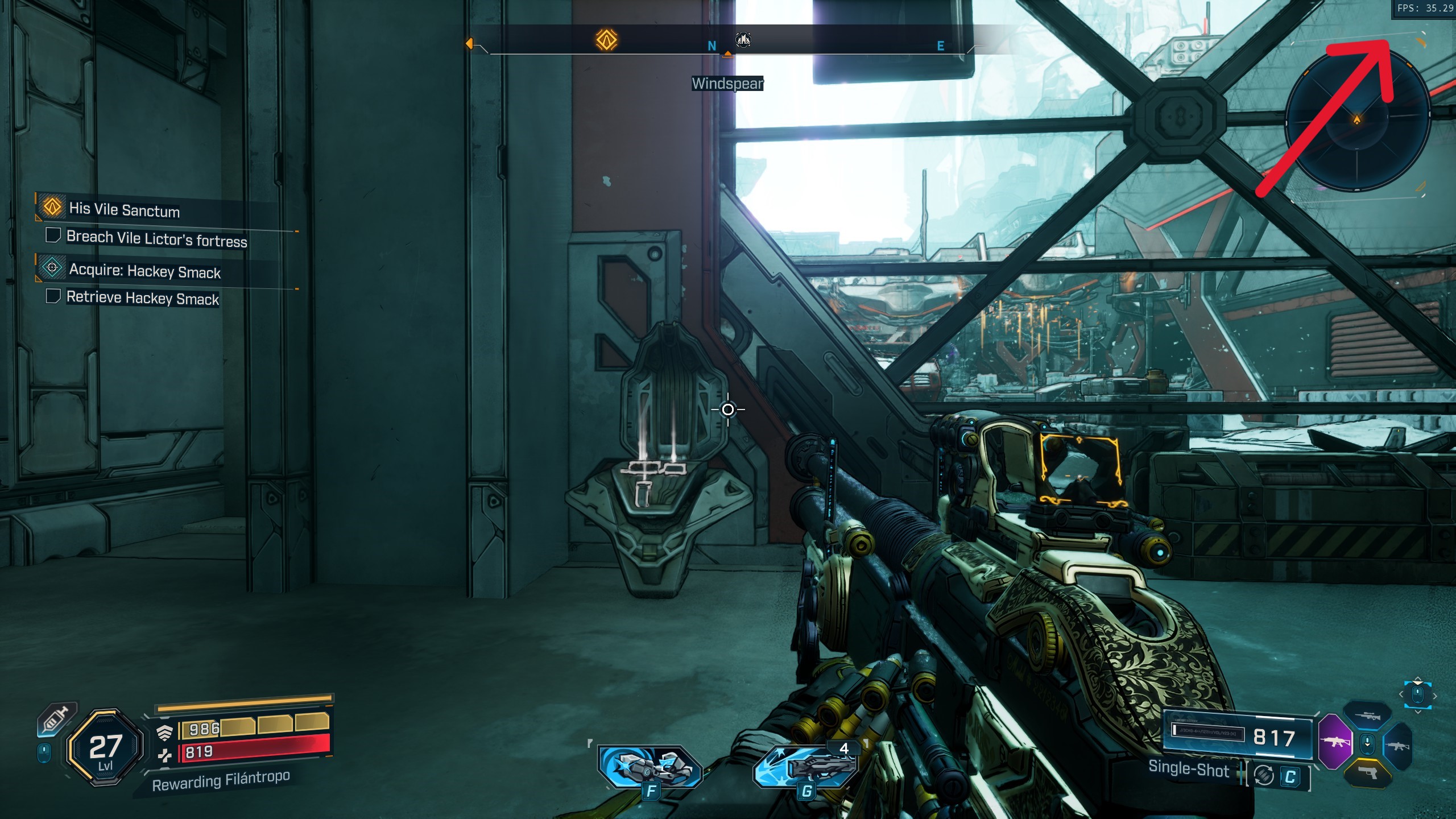Click the orange quest marker on the compass
This screenshot has width=1456, height=819.
606,40
